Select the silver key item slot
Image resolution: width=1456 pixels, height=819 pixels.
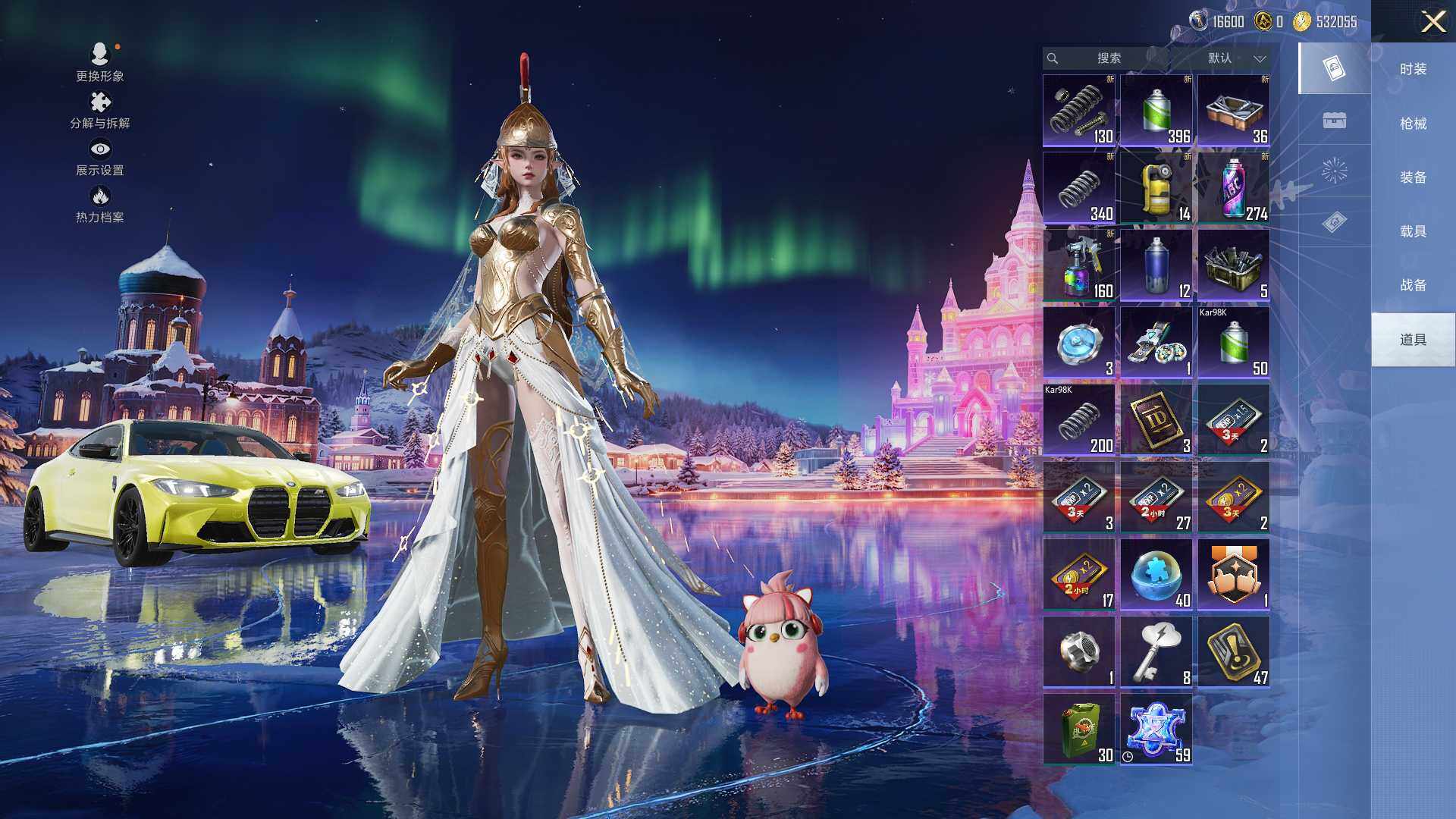pyautogui.click(x=1156, y=652)
